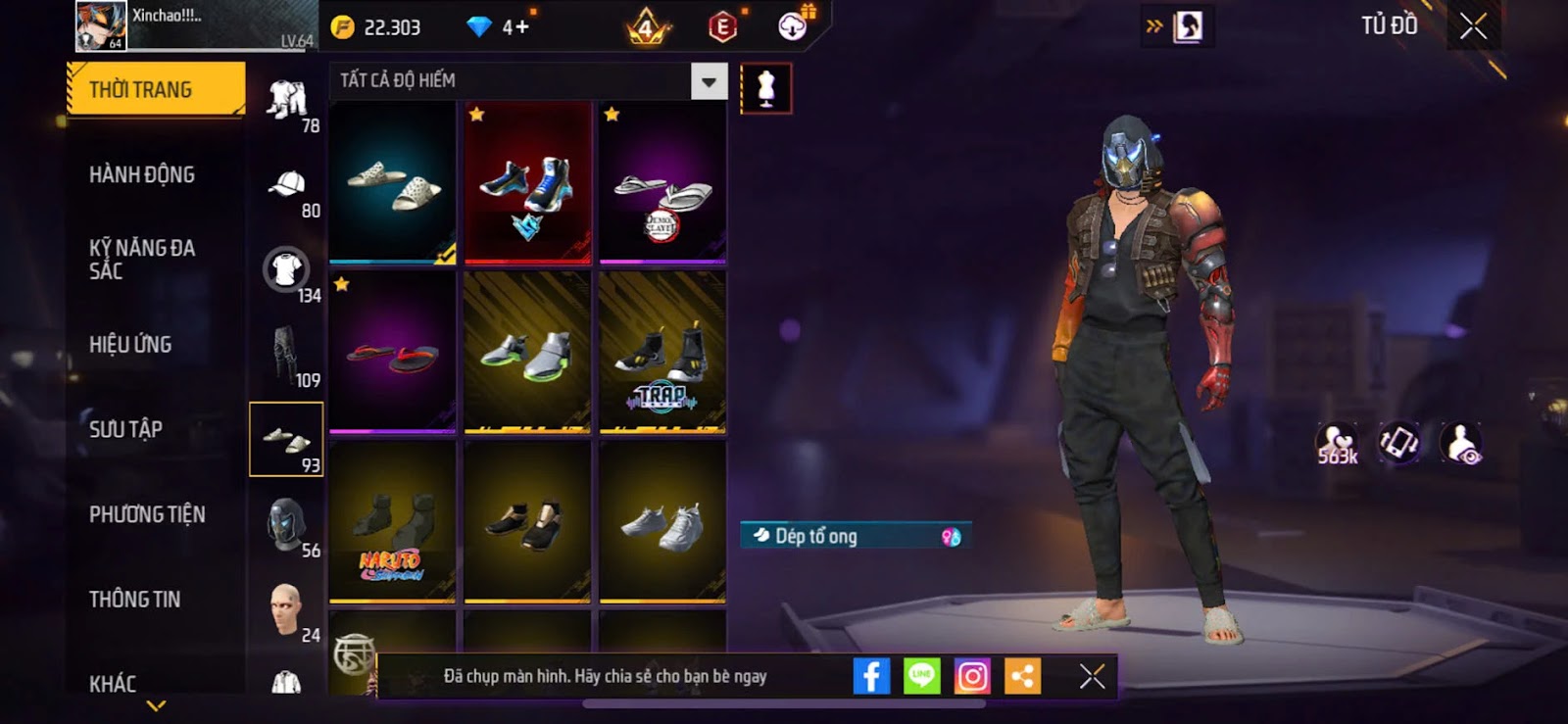Image resolution: width=1568 pixels, height=724 pixels.
Task: Switch to the hat category tab
Action: point(286,186)
